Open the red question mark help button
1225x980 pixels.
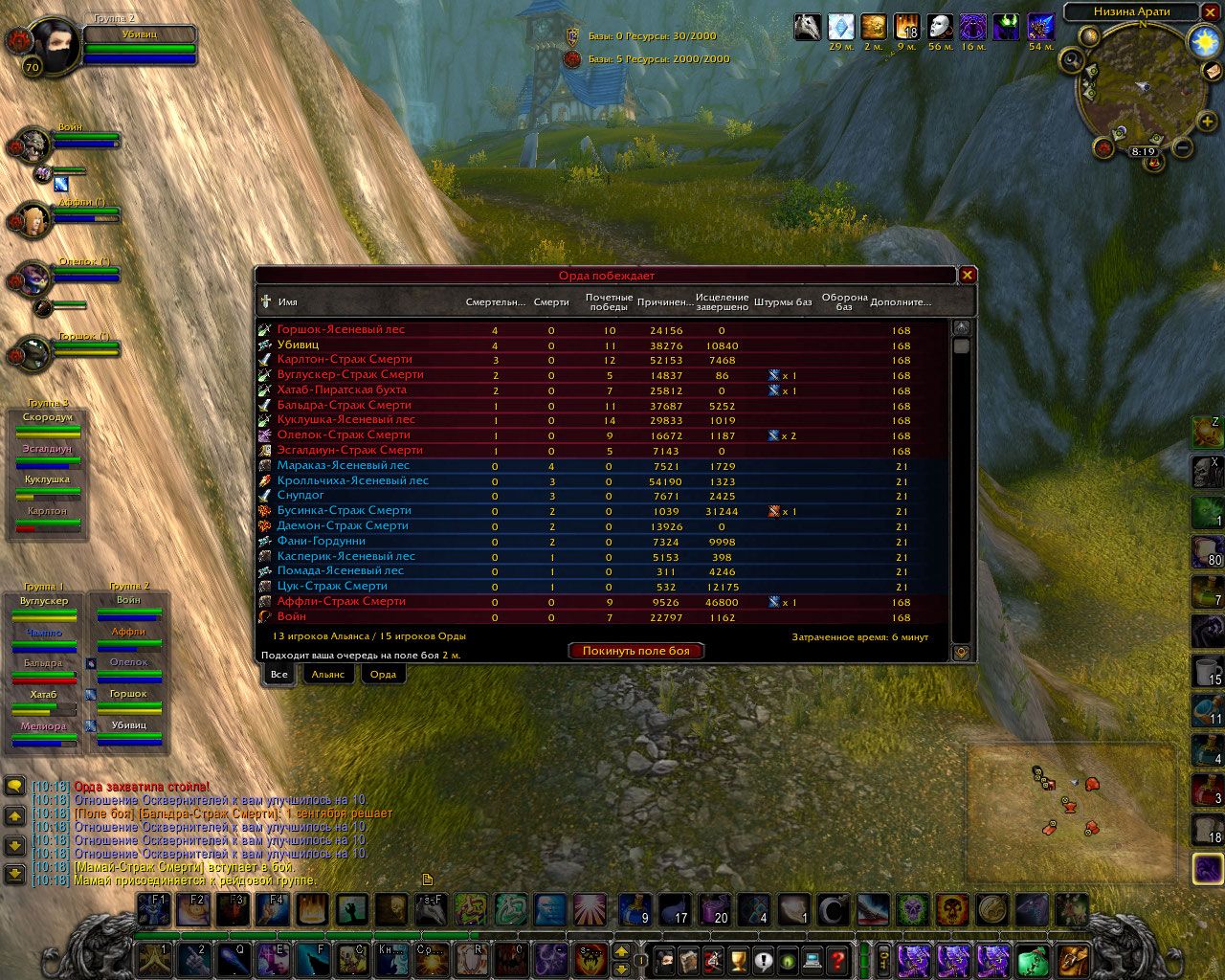point(837,959)
